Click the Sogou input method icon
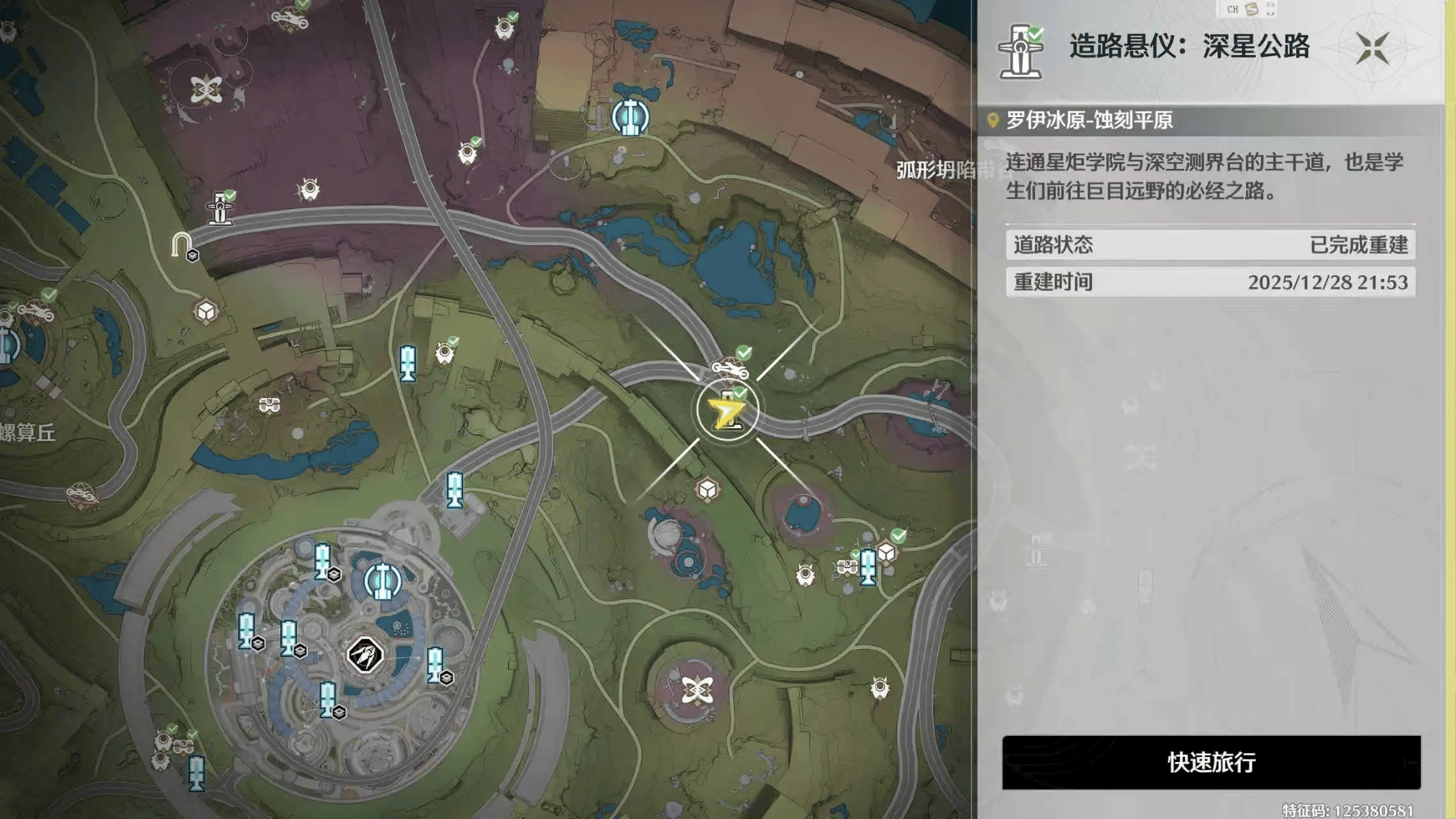This screenshot has height=819, width=1456. (x=1252, y=9)
